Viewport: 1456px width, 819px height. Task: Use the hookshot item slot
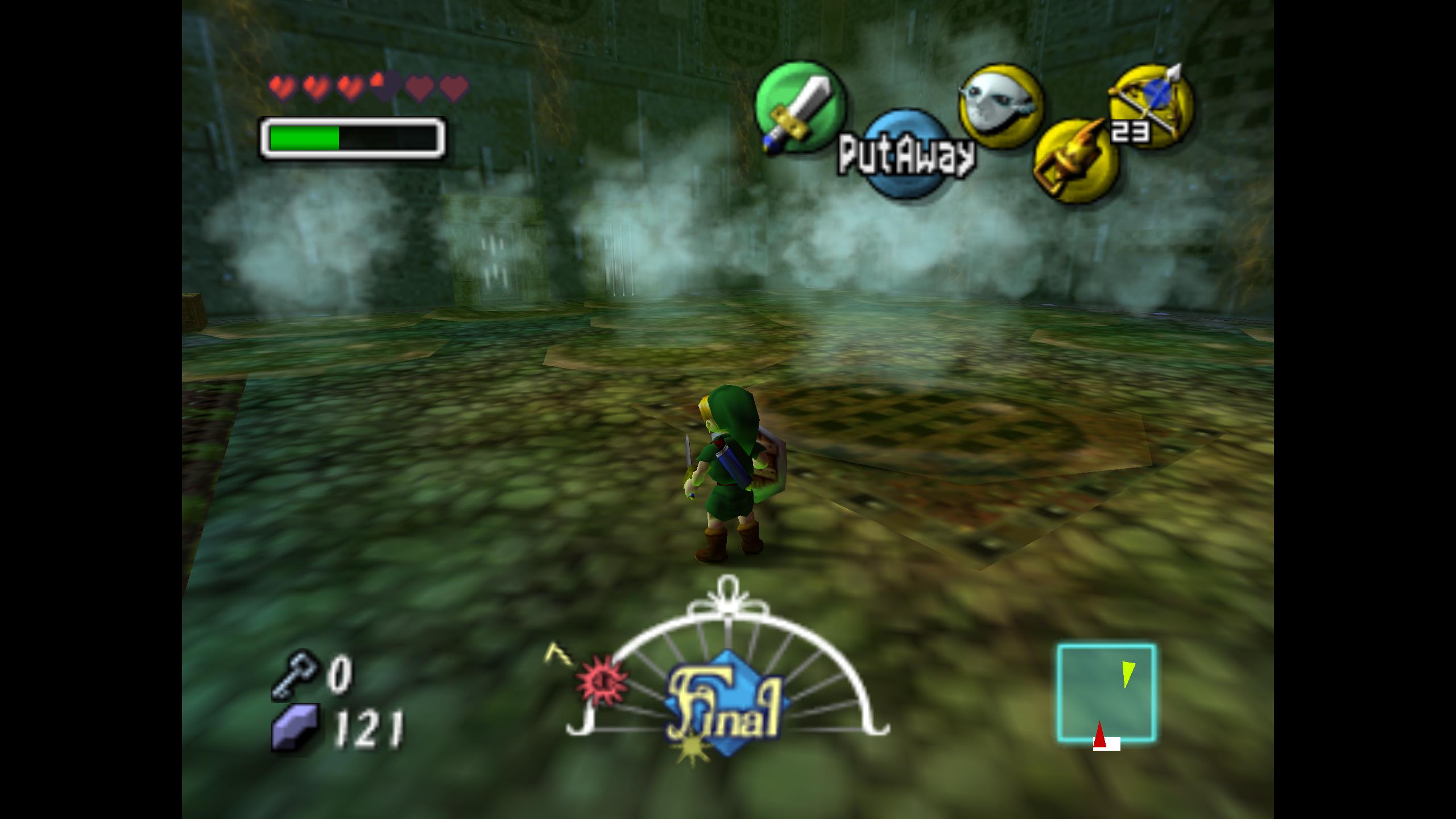tap(1074, 160)
